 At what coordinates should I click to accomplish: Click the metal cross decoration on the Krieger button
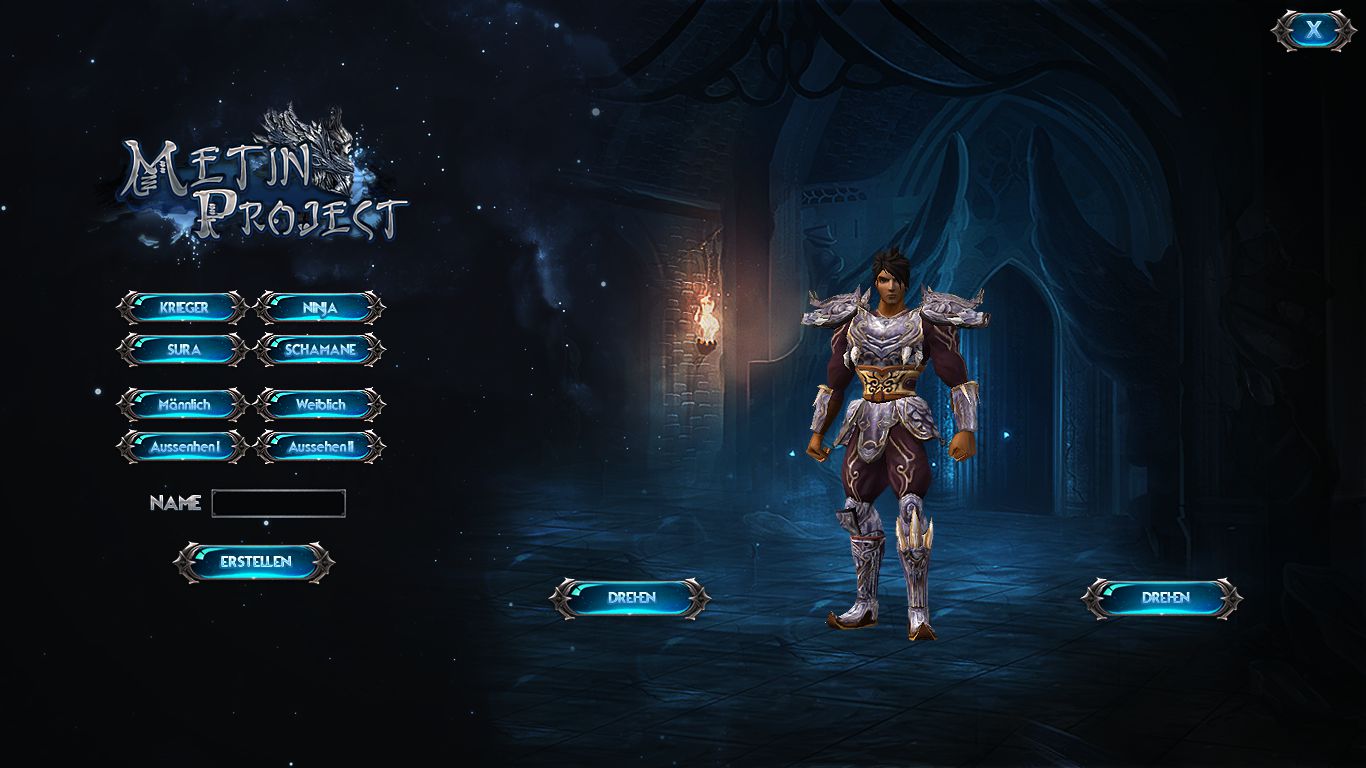click(x=125, y=308)
